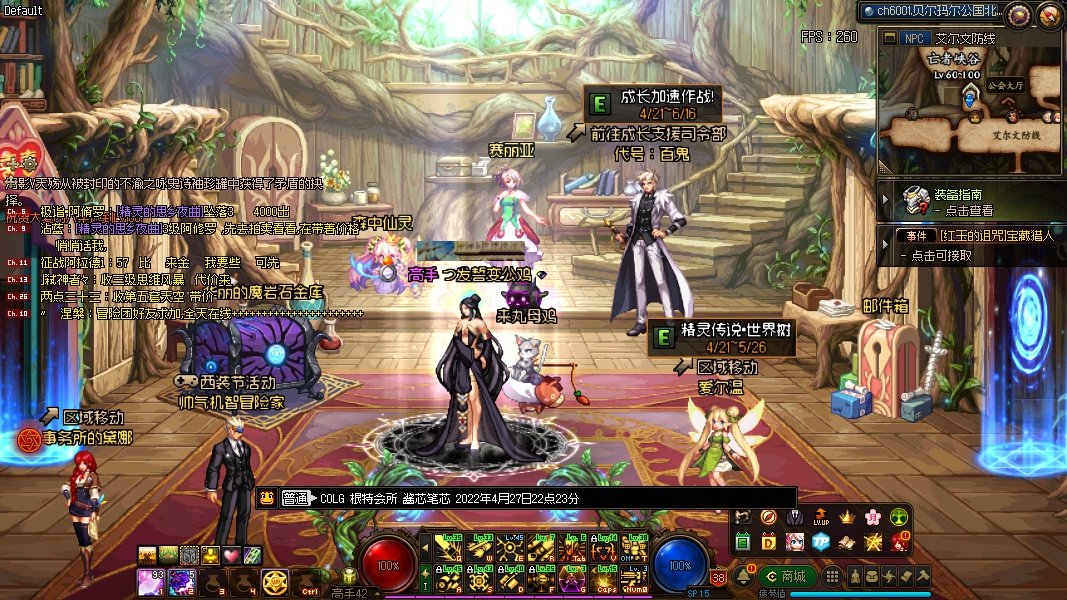The image size is (1067, 600).
Task: Click the gold crown icon
Action: pyautogui.click(x=847, y=518)
